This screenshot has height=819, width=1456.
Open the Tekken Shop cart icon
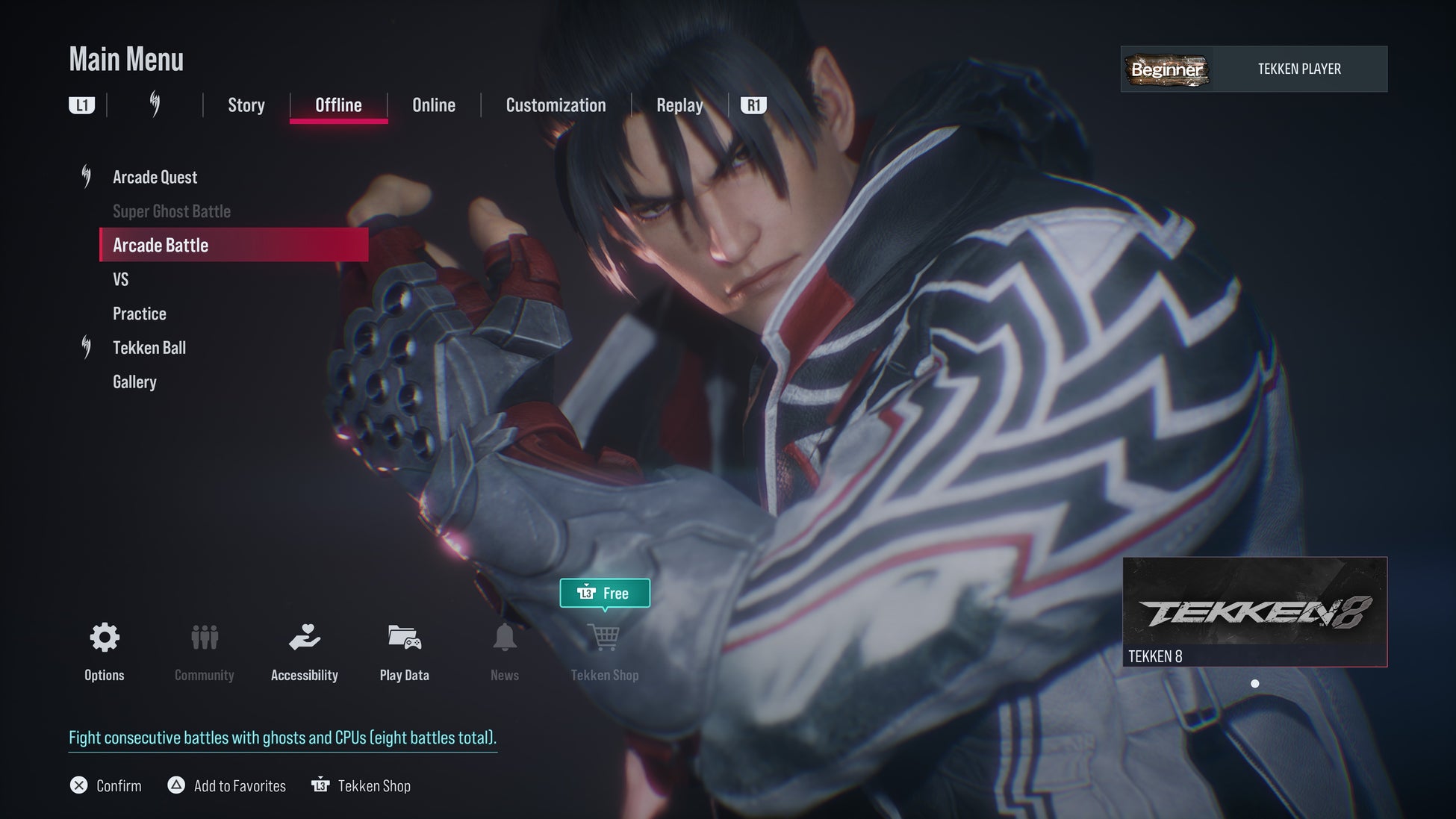tap(604, 638)
